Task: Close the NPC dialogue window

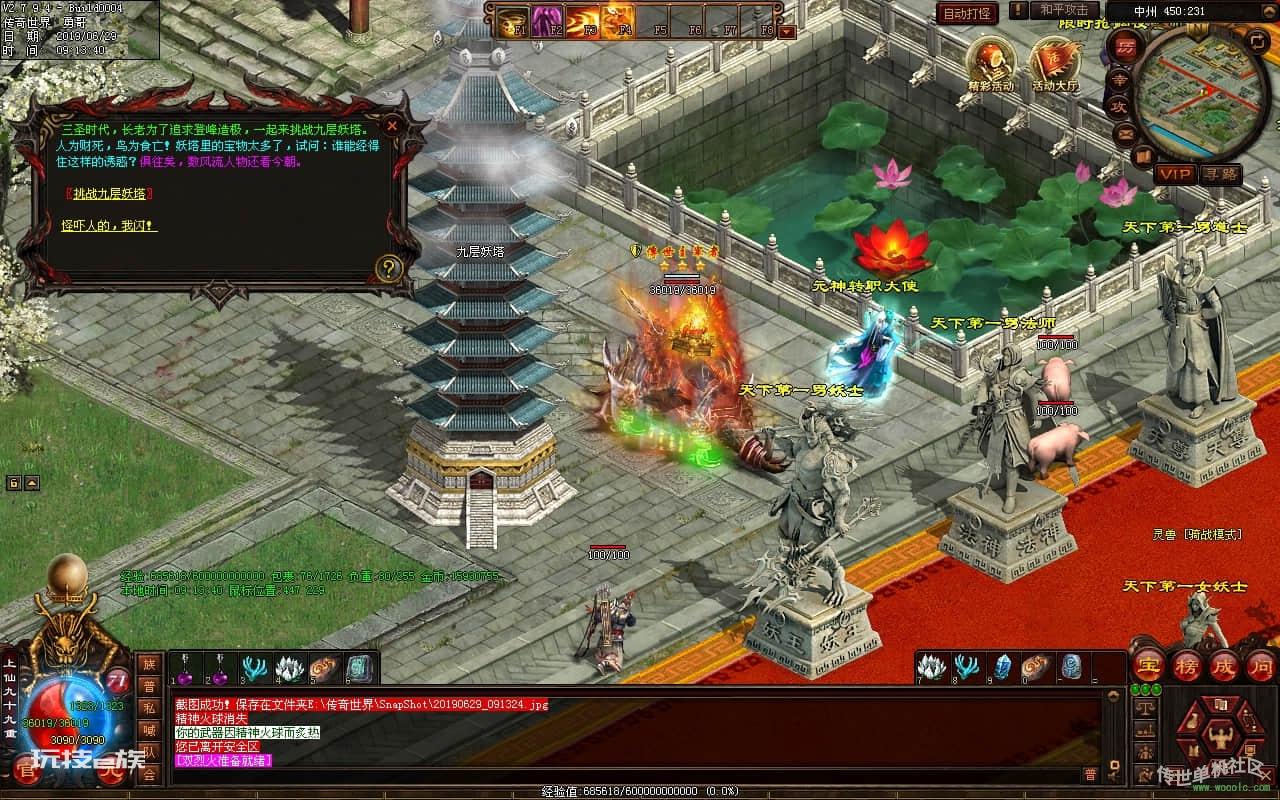Action: point(392,126)
